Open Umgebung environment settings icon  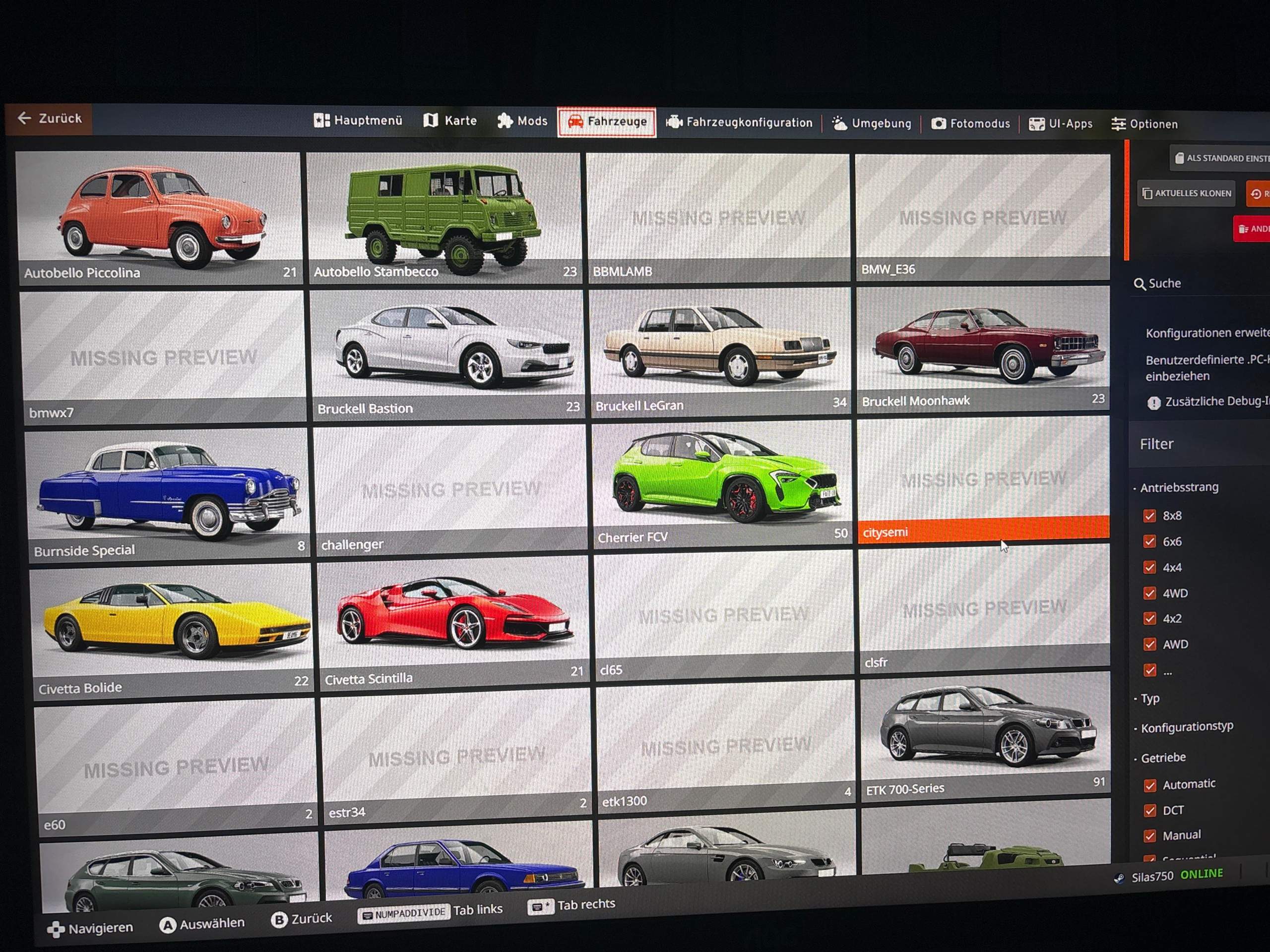pos(840,123)
